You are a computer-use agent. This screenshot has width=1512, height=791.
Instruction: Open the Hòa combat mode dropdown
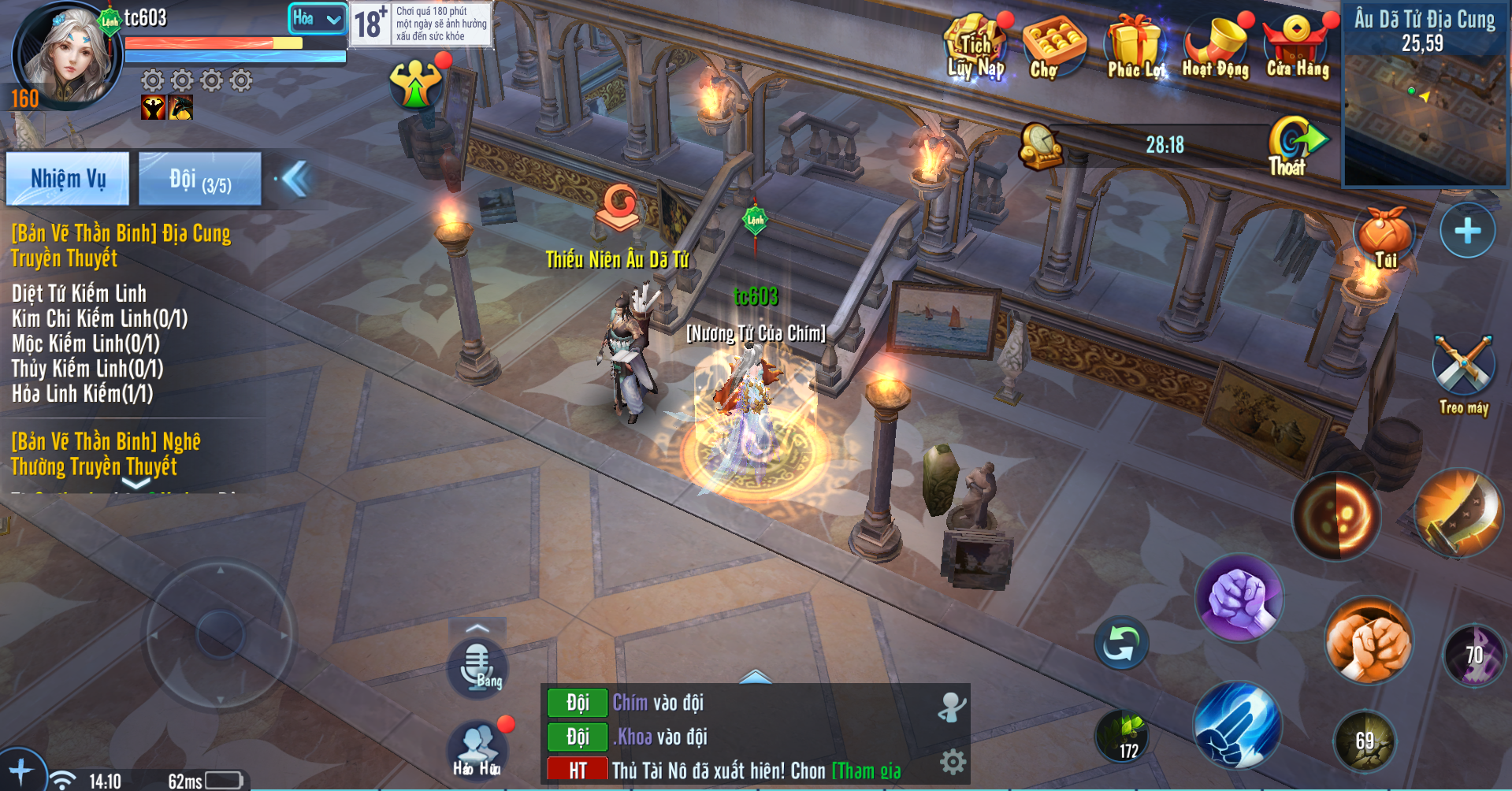click(317, 18)
